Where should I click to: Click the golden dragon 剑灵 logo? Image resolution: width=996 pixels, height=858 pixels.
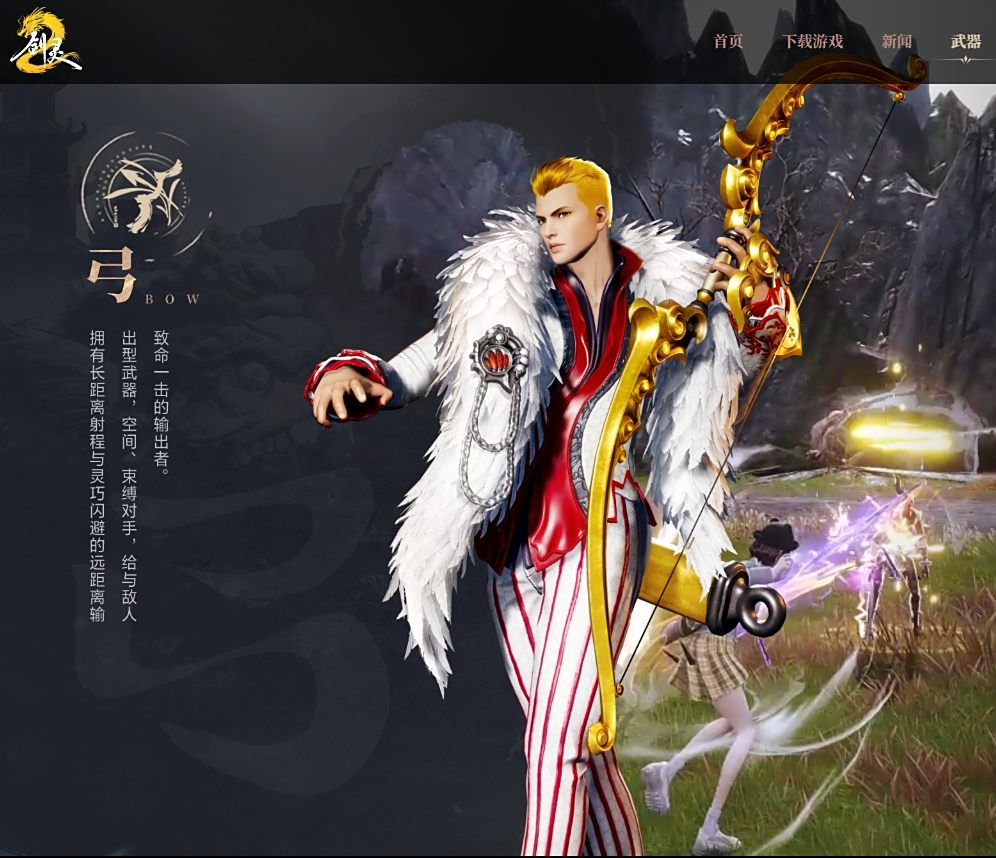[x=45, y=42]
